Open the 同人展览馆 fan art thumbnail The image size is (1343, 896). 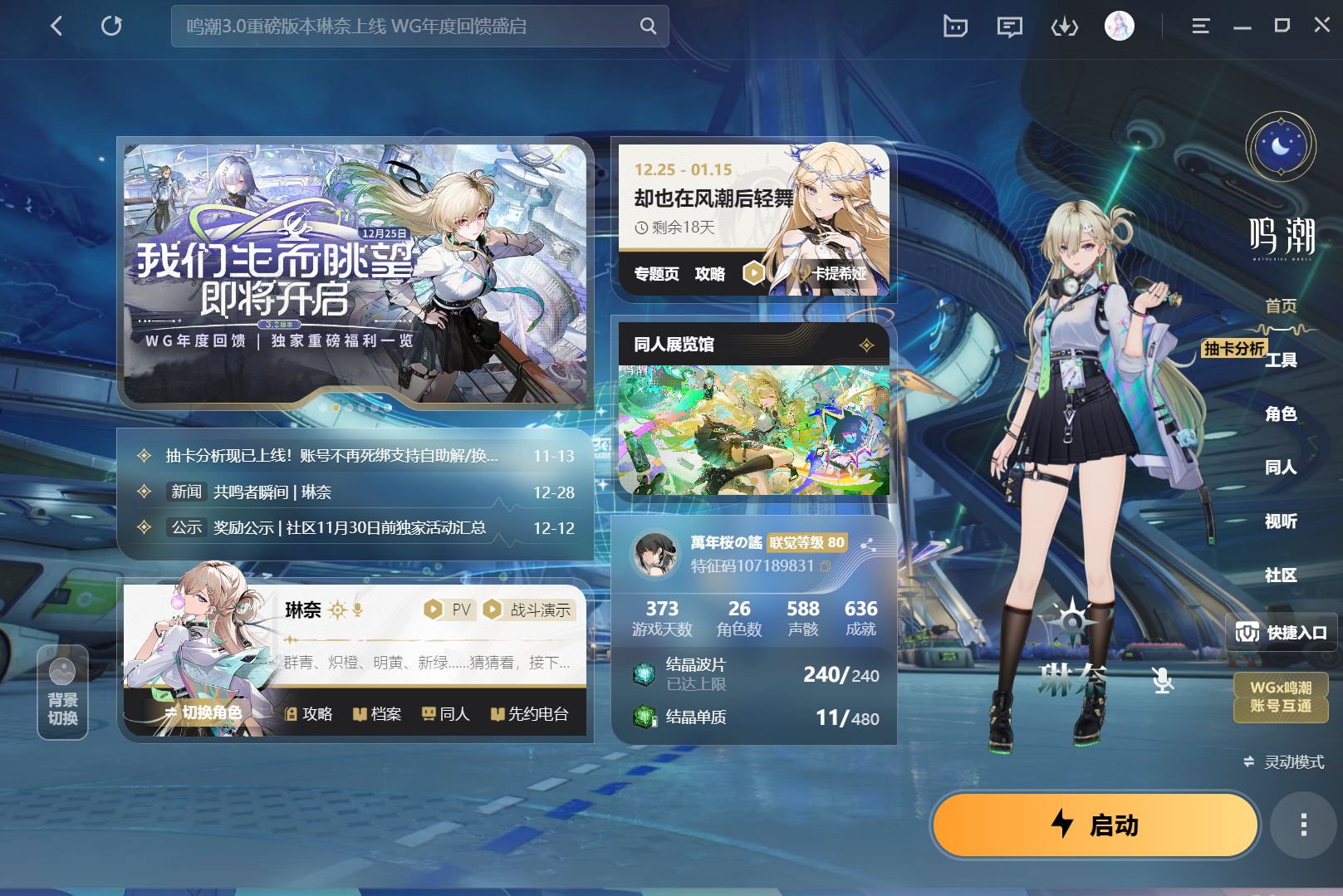pyautogui.click(x=753, y=429)
